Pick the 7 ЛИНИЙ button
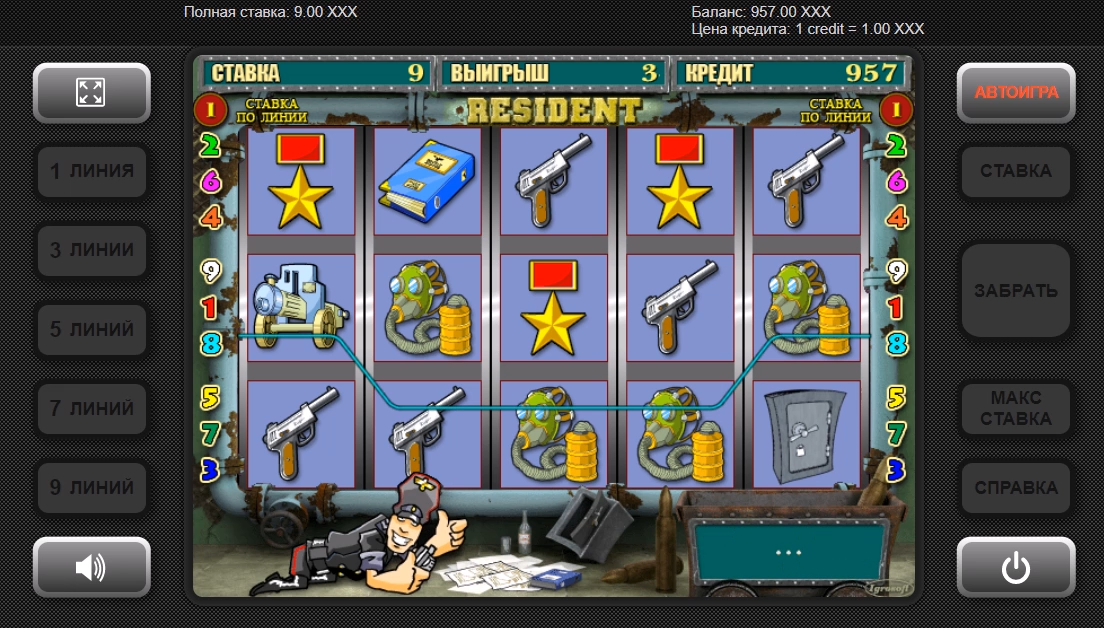The image size is (1104, 628). tap(91, 408)
